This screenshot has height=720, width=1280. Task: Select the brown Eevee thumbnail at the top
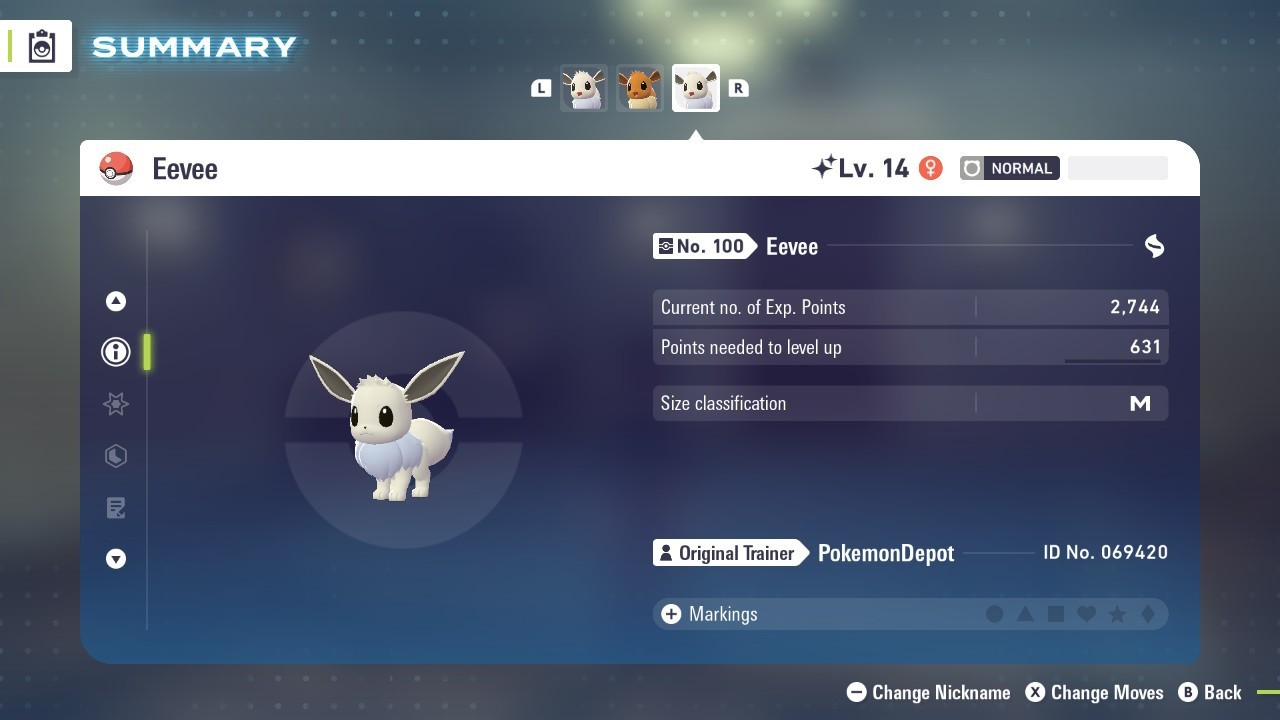639,88
